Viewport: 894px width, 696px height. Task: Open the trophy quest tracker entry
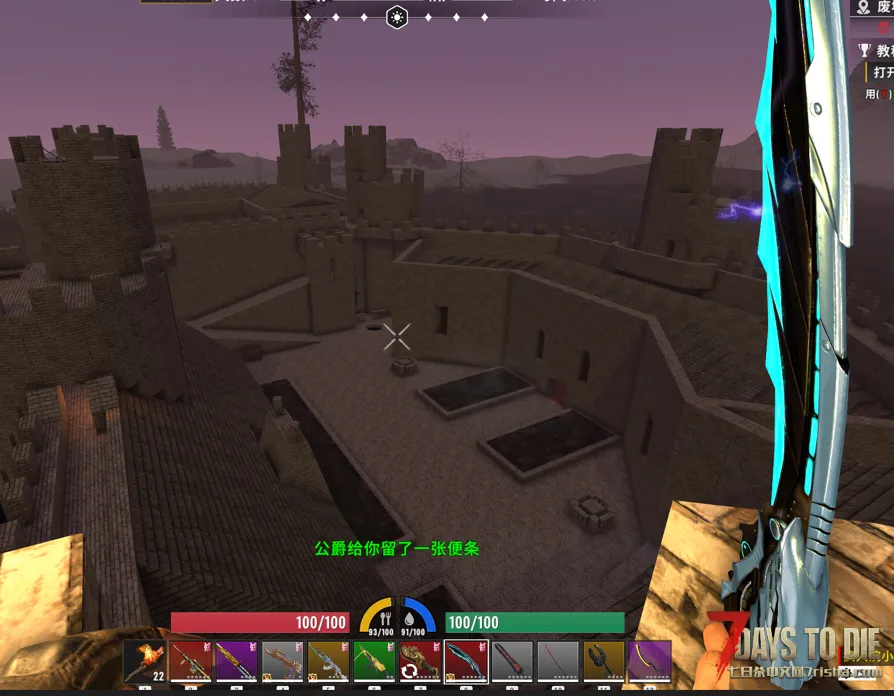[864, 50]
